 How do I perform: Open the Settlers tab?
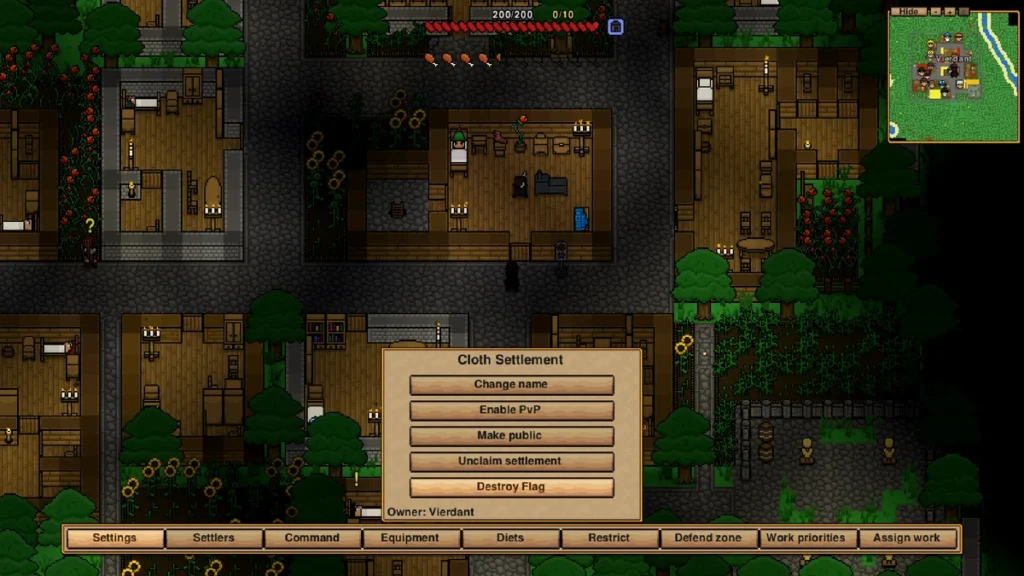[214, 538]
